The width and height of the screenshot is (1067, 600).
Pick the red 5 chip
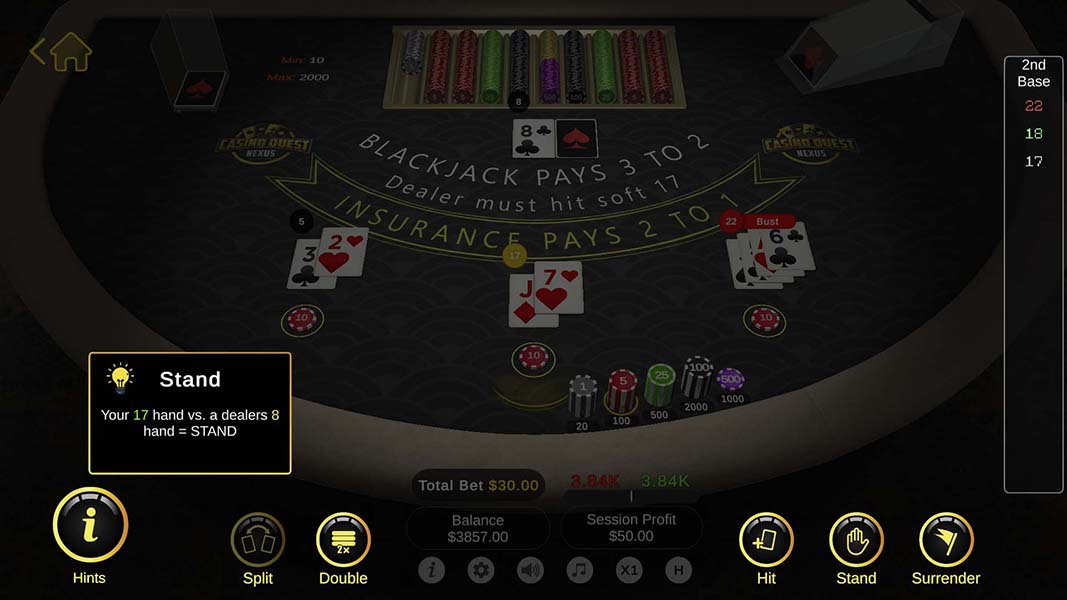coord(622,388)
